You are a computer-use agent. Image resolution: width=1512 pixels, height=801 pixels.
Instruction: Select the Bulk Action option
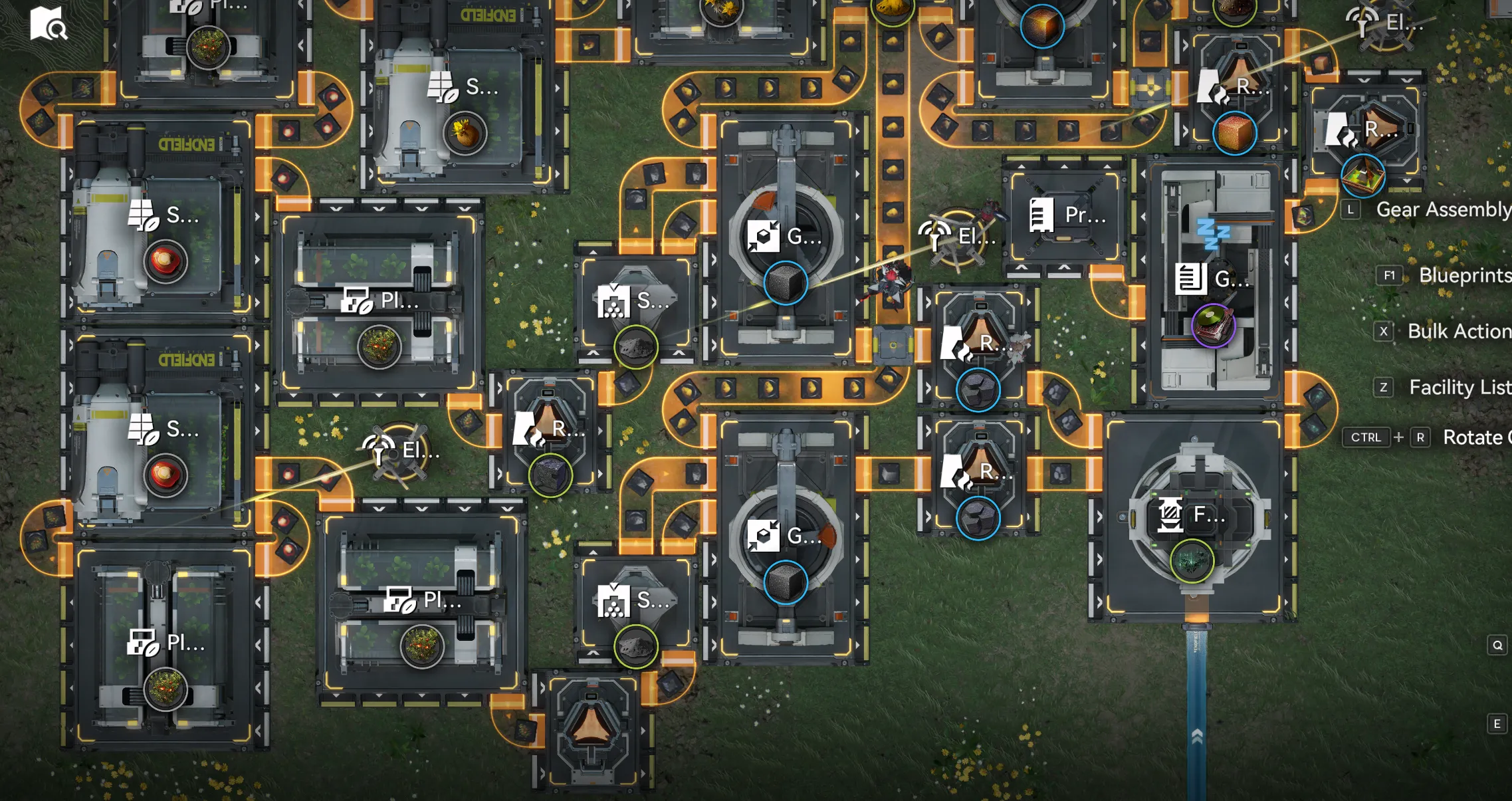[1458, 331]
